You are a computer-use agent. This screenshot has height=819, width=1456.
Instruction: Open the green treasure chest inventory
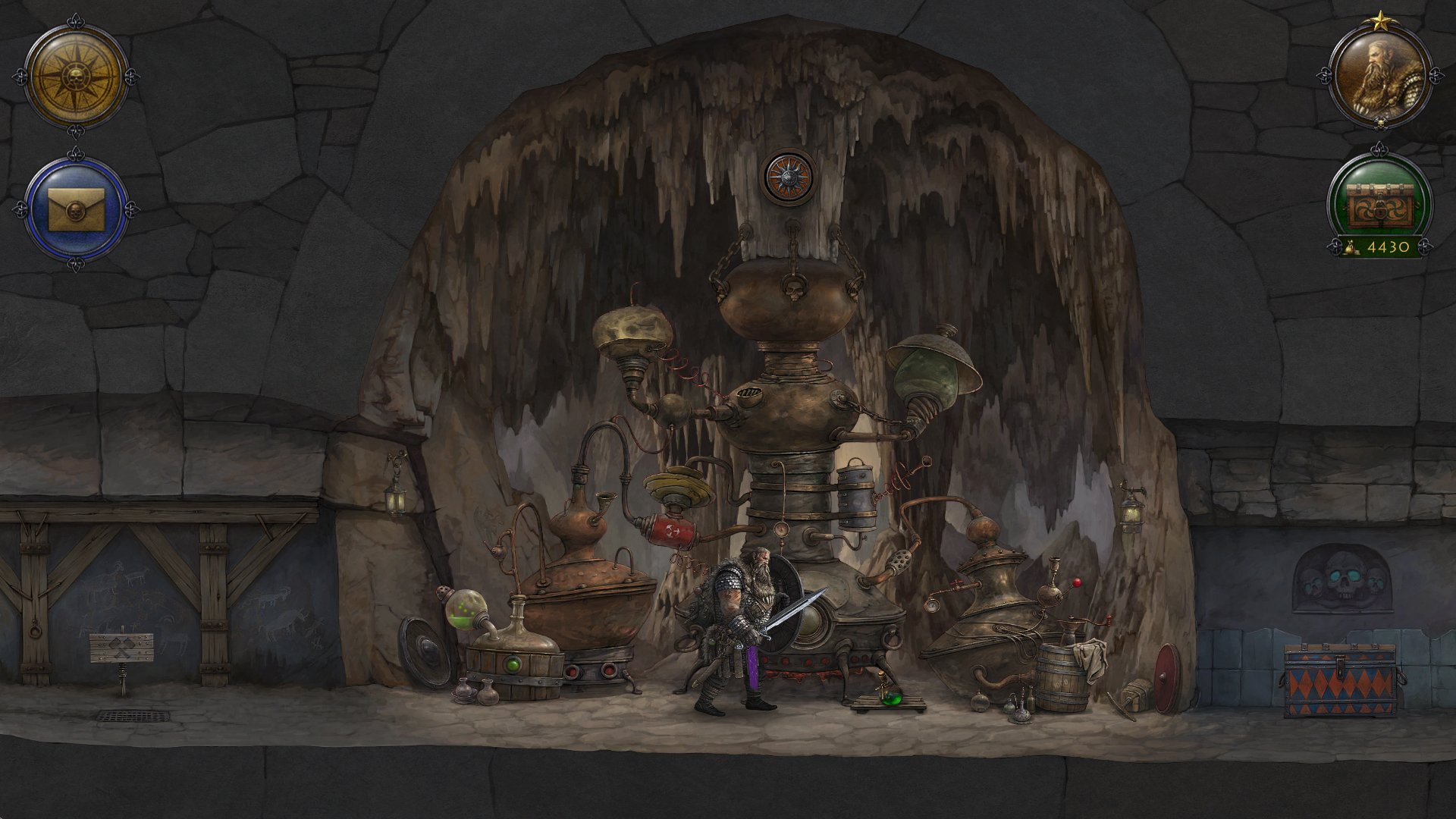coord(1379,201)
